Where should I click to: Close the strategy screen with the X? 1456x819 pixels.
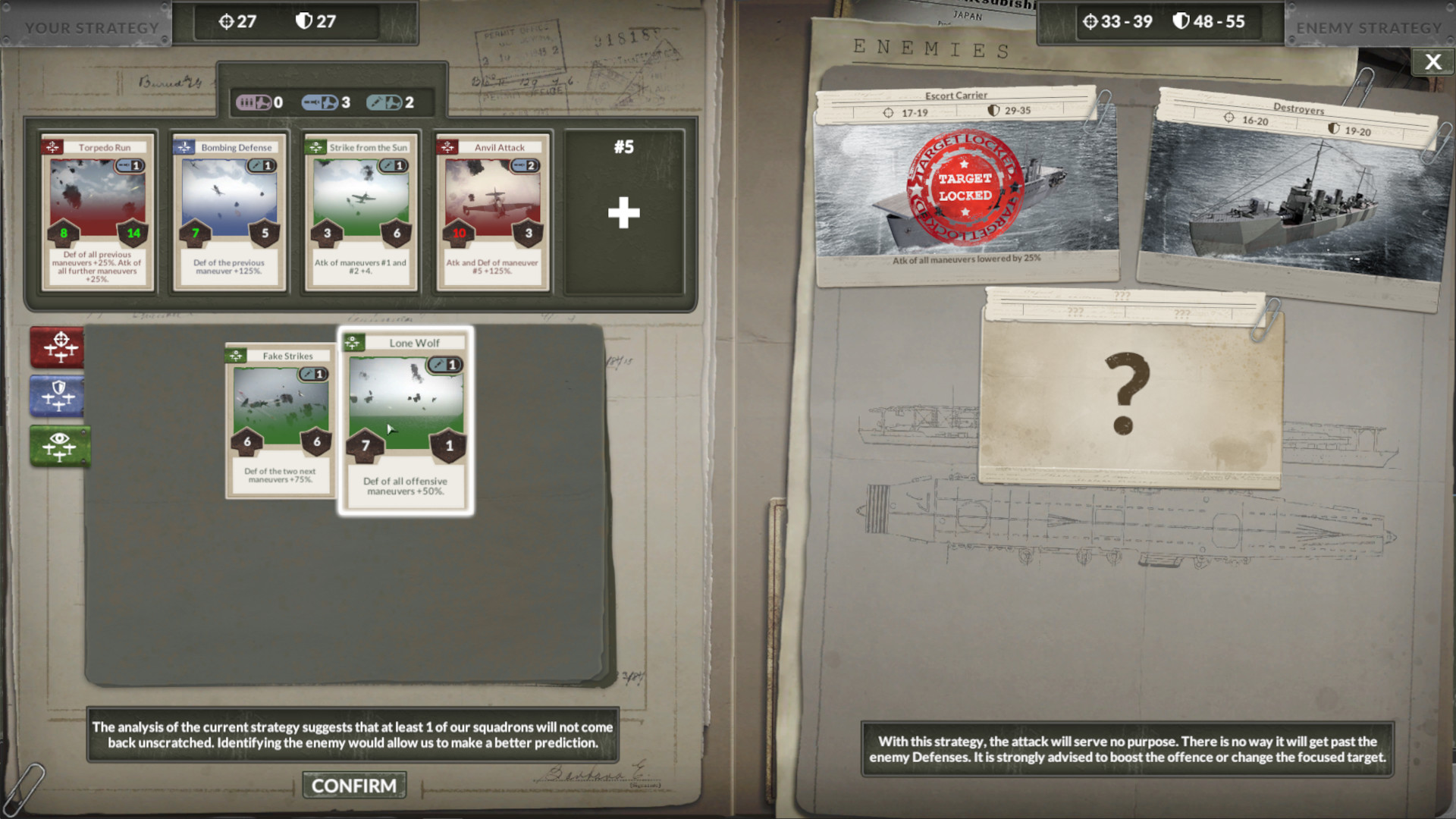pos(1432,61)
